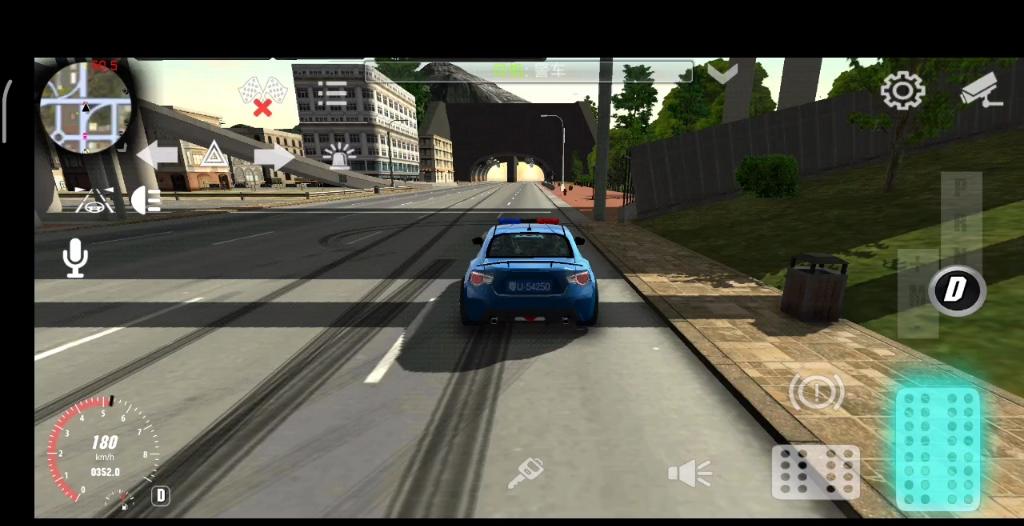
Task: Tap the D gear shifter knob
Action: [957, 290]
